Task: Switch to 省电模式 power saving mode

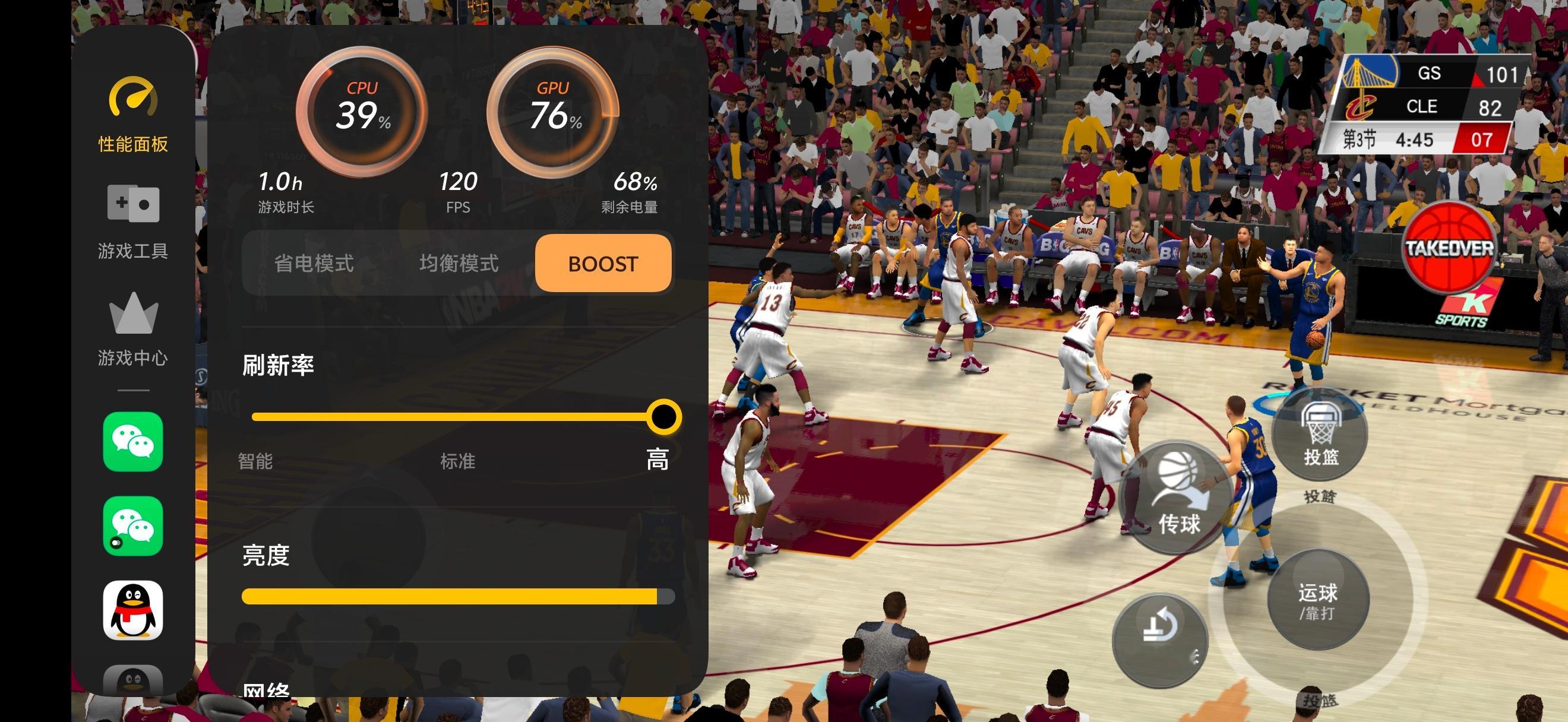Action: point(314,264)
